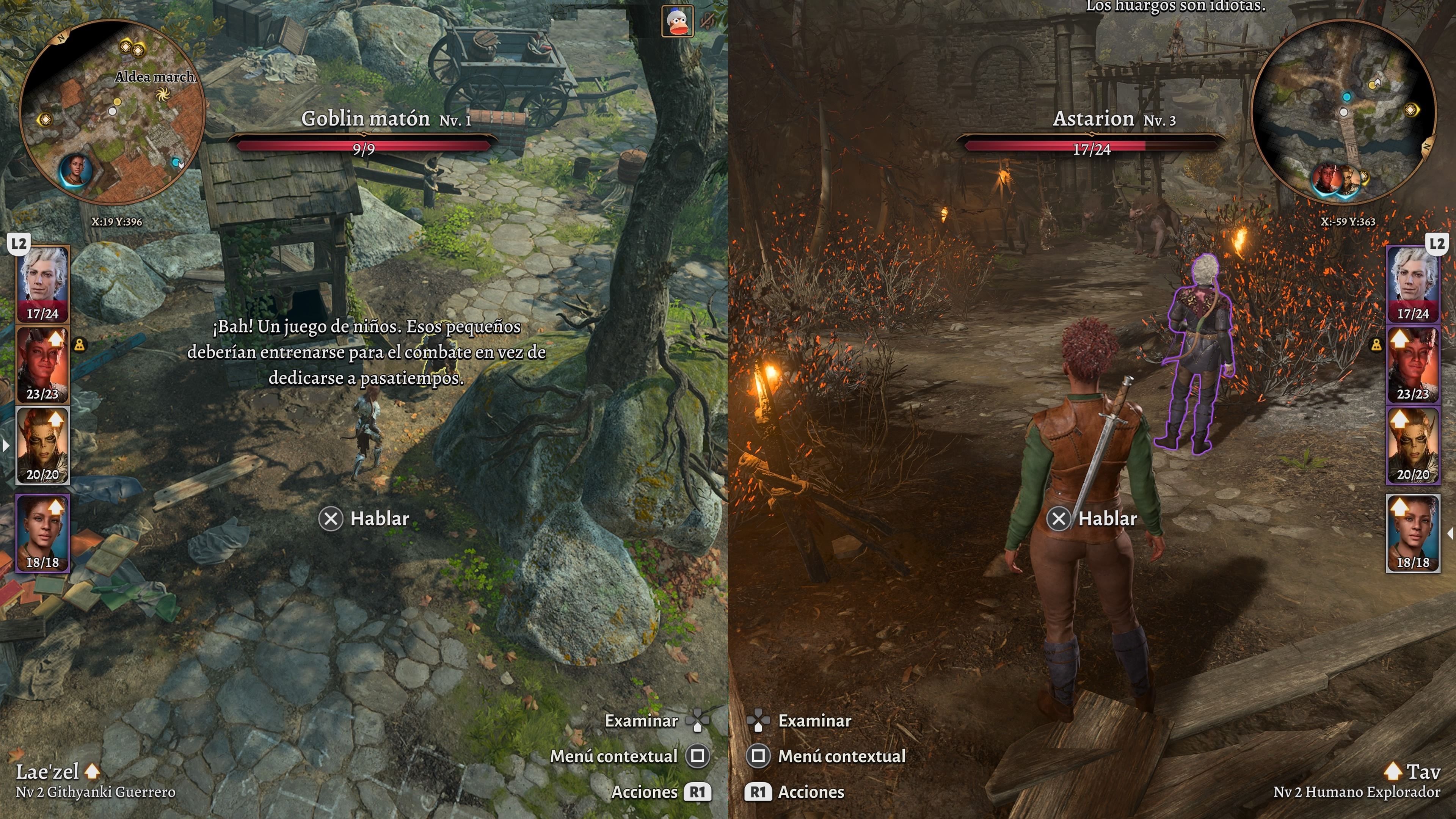Screen dimensions: 1456x819
Task: Open the minimap on Lae'zel's screen
Action: point(112,111)
